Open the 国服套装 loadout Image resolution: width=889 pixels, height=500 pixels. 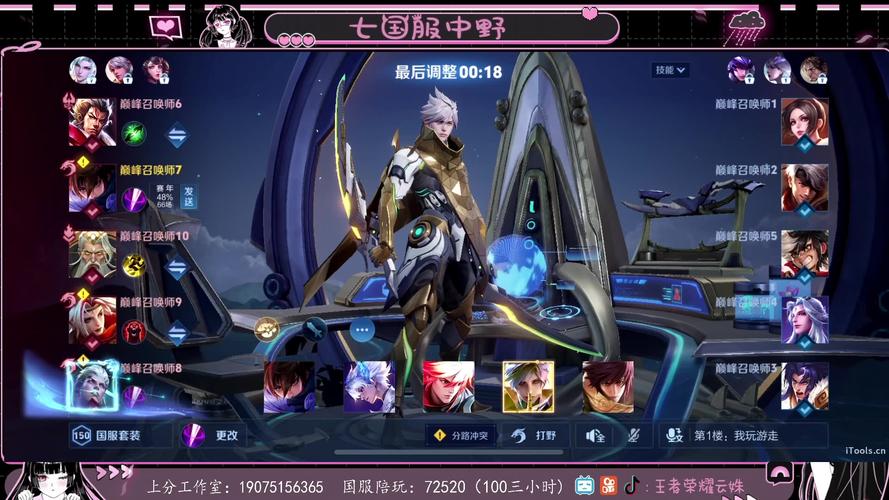click(107, 435)
